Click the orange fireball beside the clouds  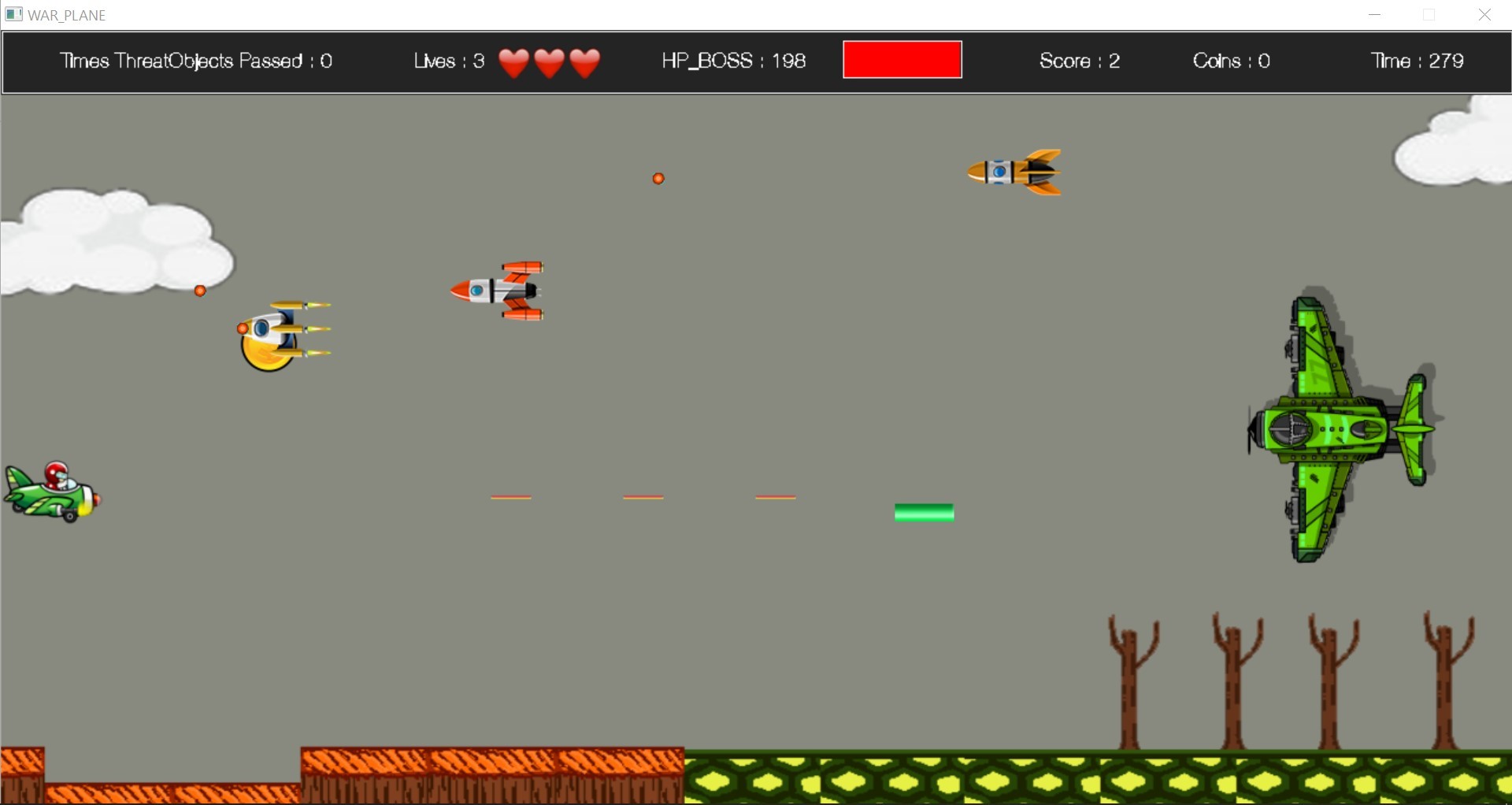click(199, 290)
